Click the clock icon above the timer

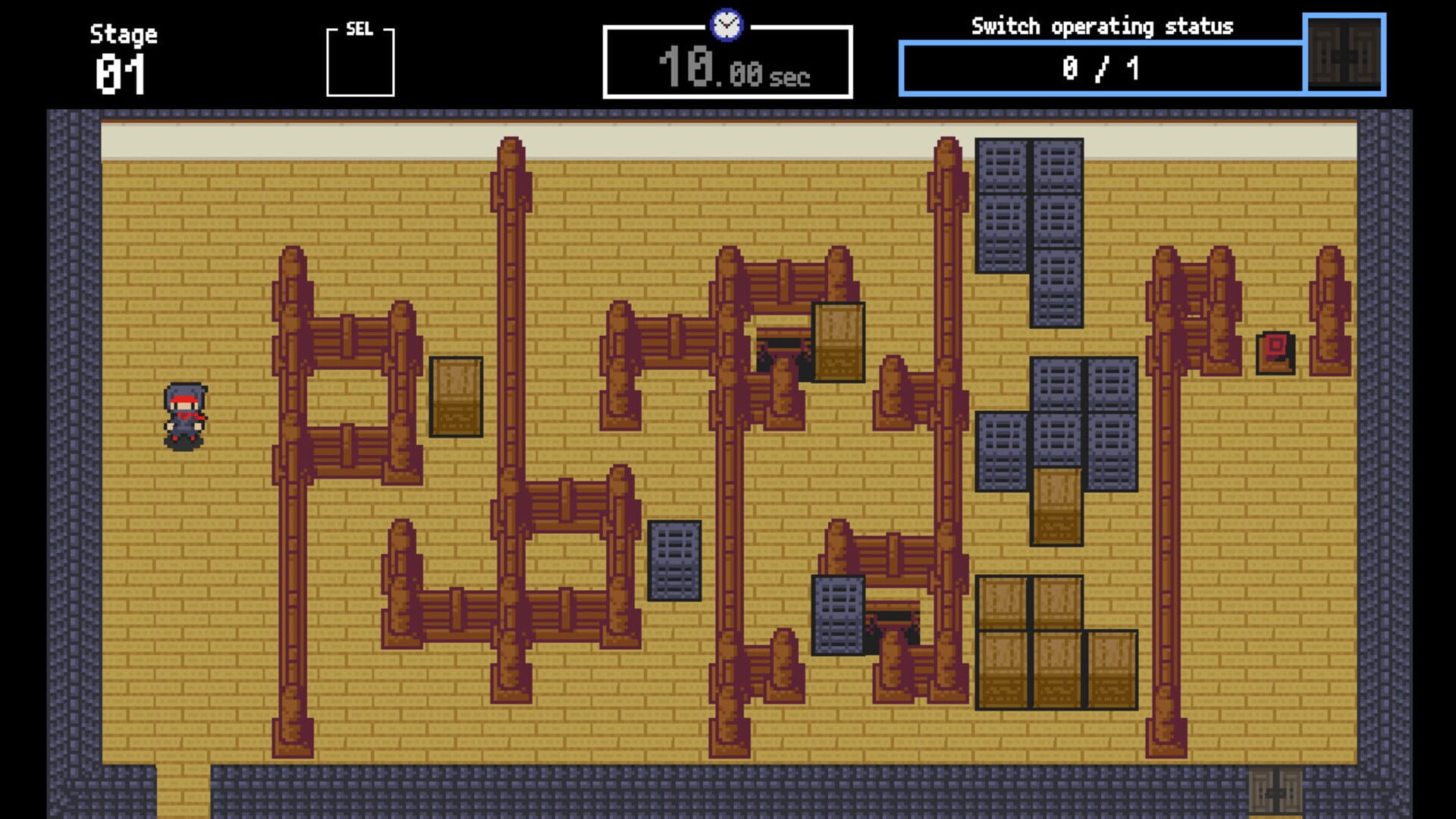[x=726, y=23]
